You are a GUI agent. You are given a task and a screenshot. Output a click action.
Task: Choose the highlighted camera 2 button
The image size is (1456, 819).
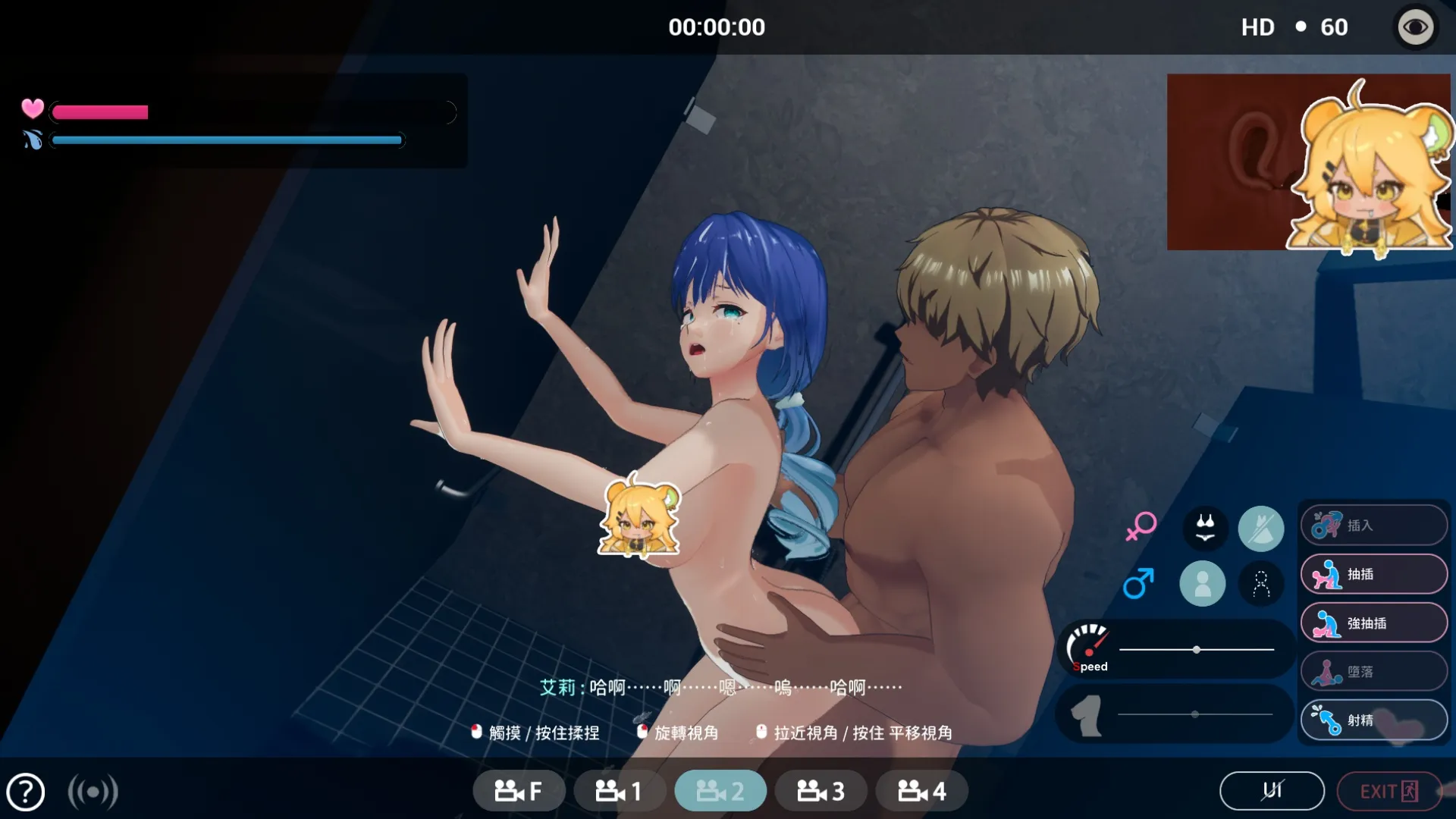click(720, 792)
